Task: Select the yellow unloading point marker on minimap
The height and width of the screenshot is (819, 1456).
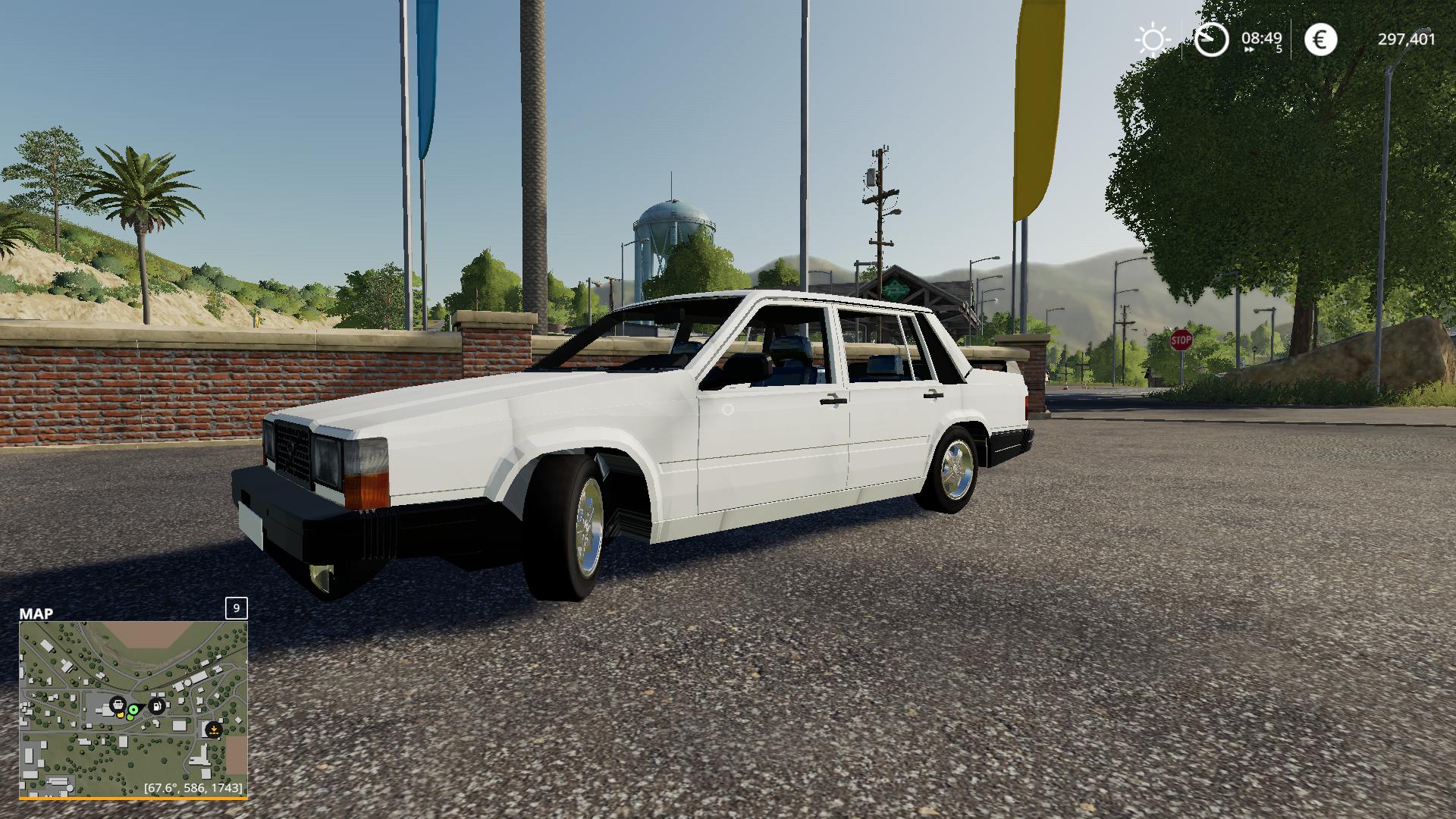Action: click(214, 730)
